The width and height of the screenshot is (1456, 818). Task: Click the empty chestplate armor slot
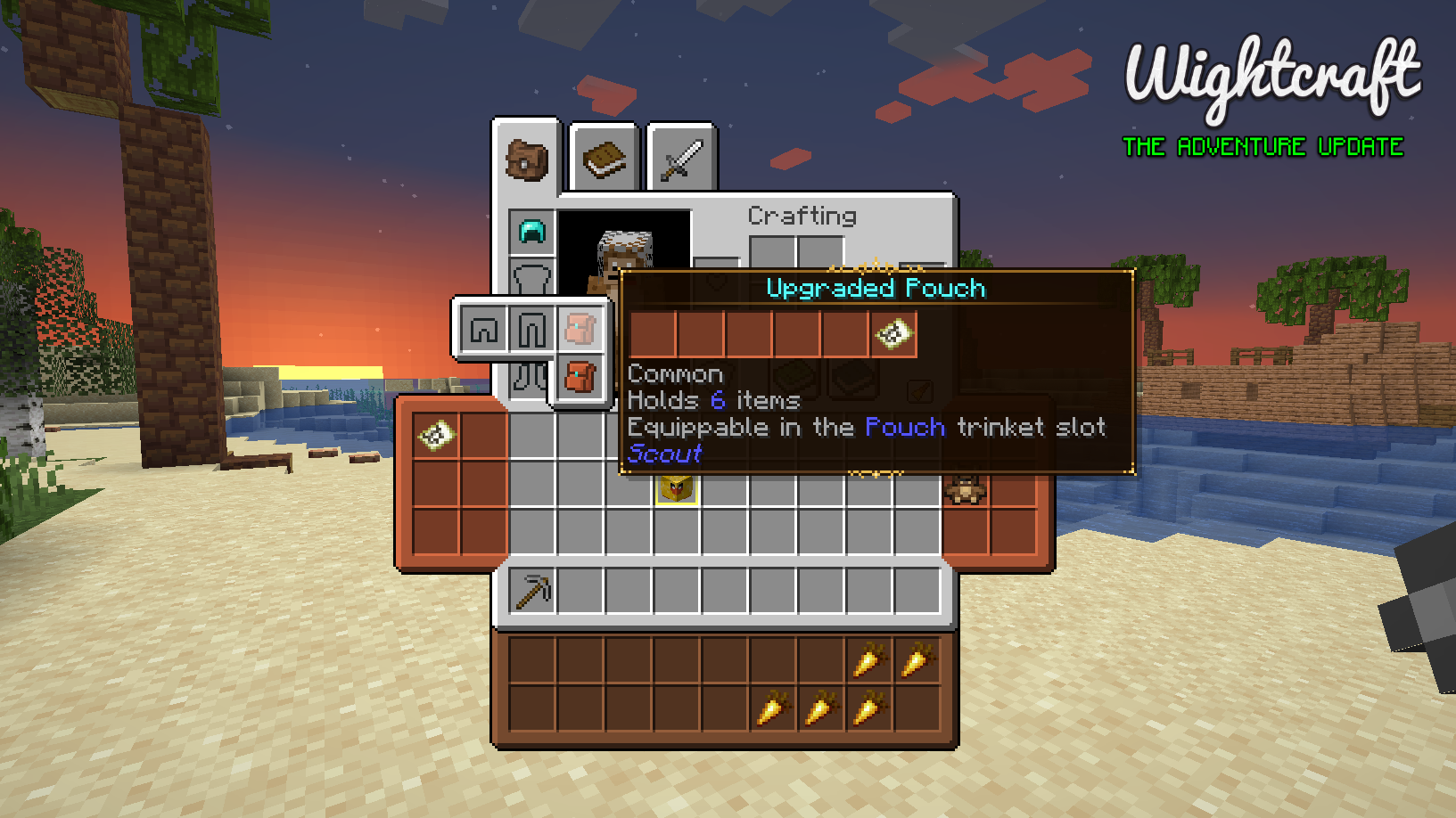[x=532, y=277]
